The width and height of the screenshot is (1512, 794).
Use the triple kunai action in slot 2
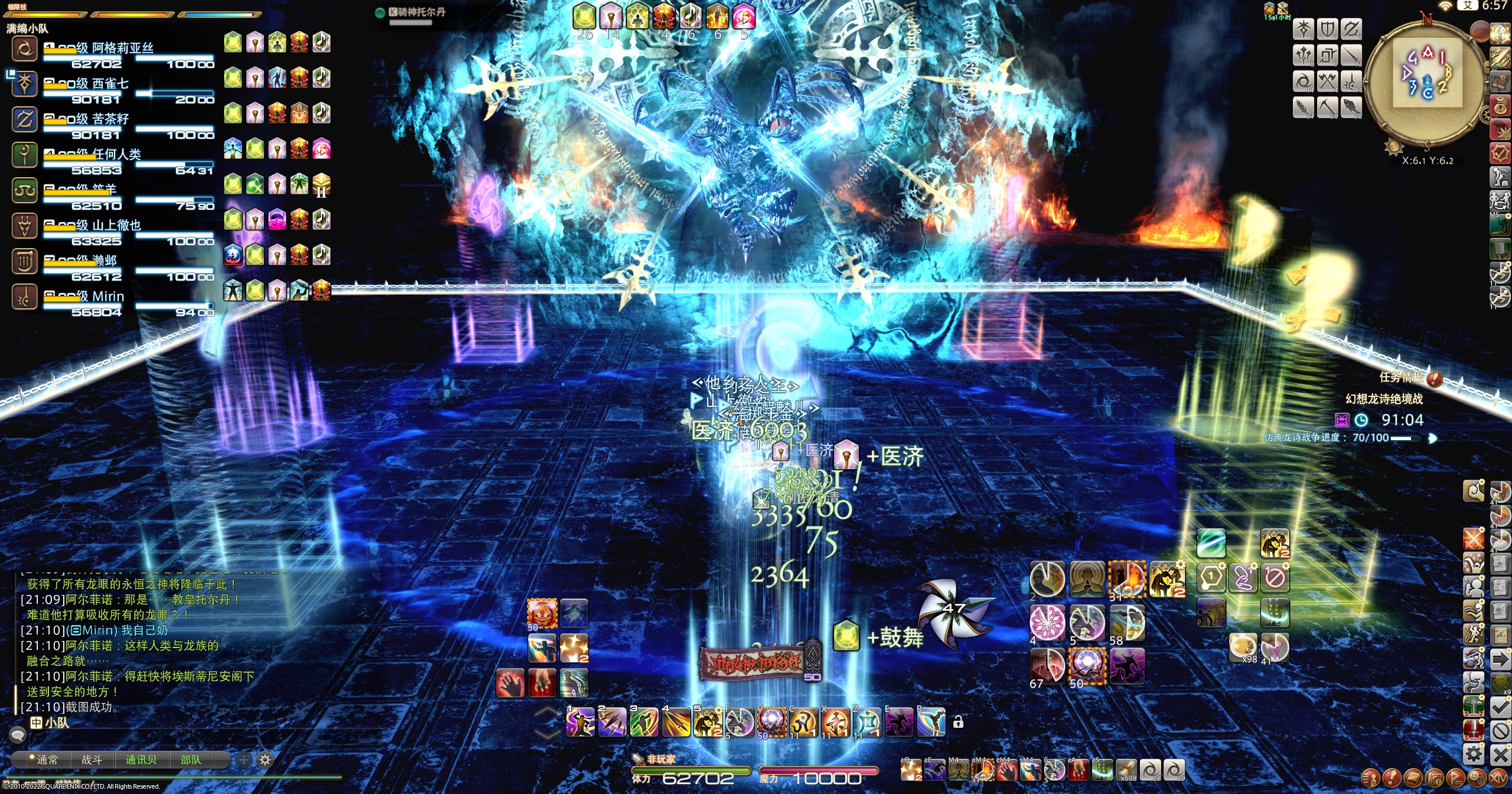point(612,722)
